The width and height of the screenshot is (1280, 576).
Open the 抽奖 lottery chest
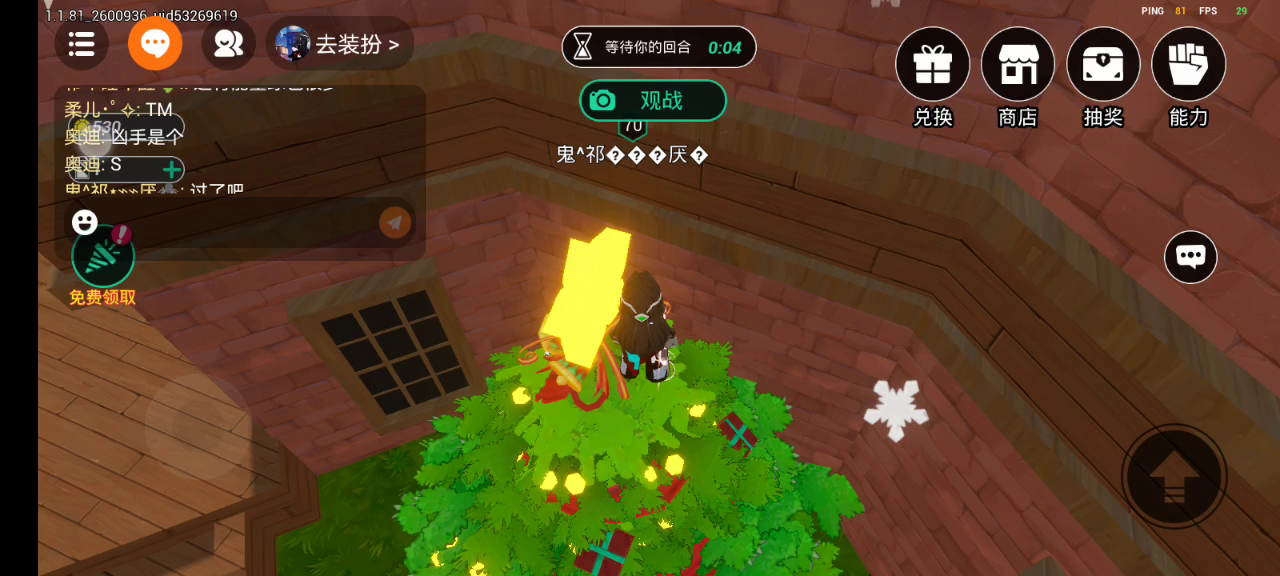click(x=1103, y=65)
